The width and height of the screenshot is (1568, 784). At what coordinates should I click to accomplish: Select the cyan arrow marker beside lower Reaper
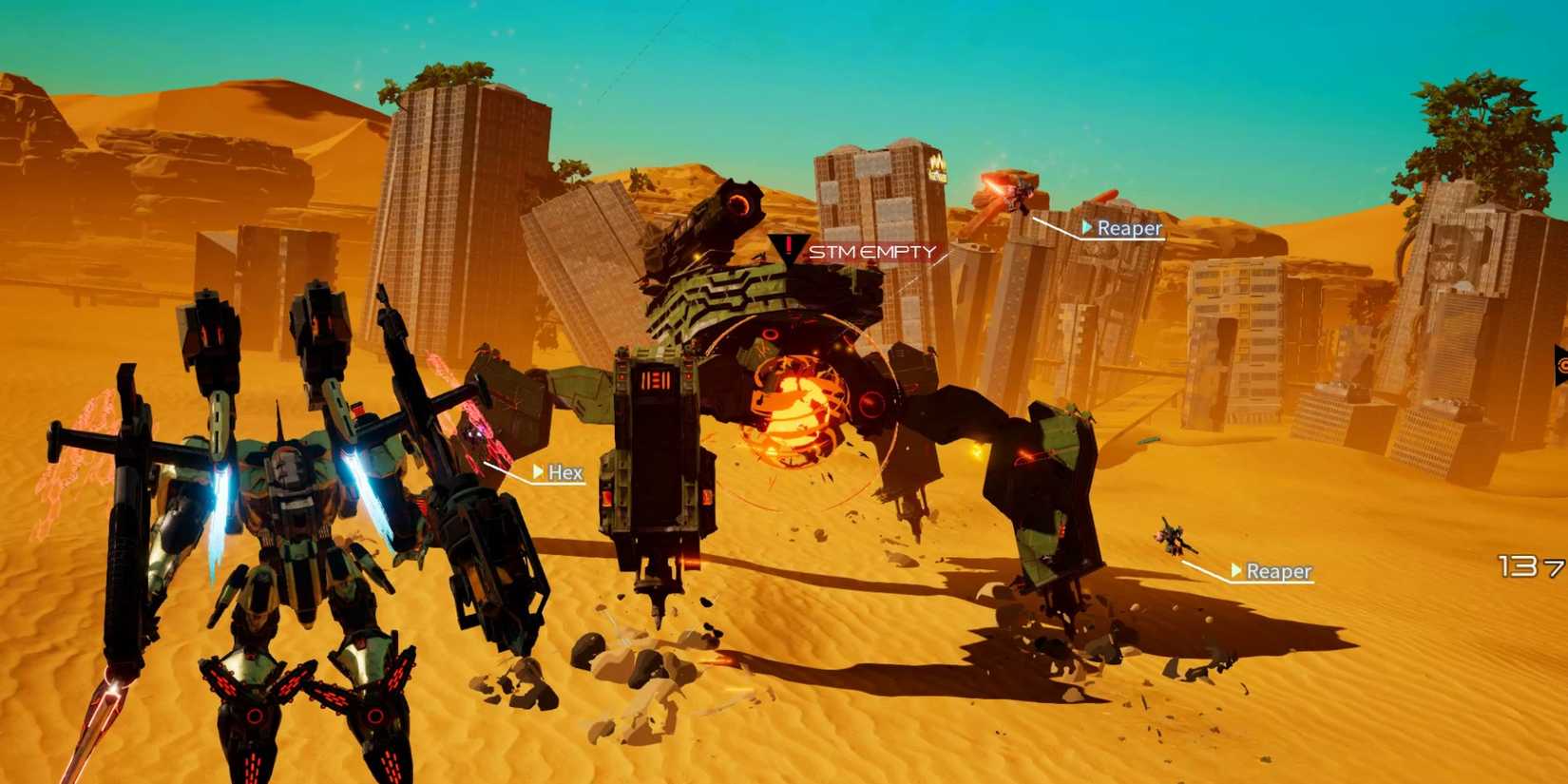[1235, 571]
